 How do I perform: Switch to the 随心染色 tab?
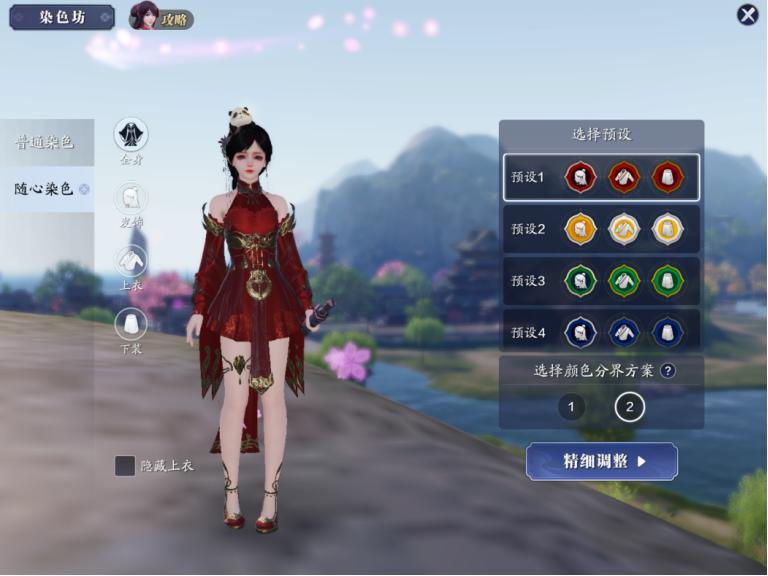46,188
